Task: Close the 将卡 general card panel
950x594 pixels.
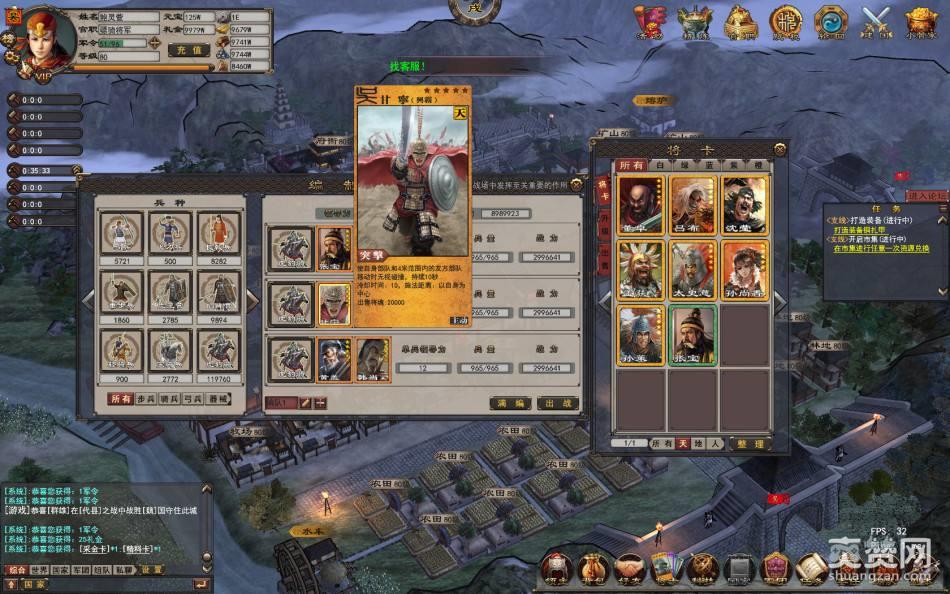Action: (x=780, y=148)
